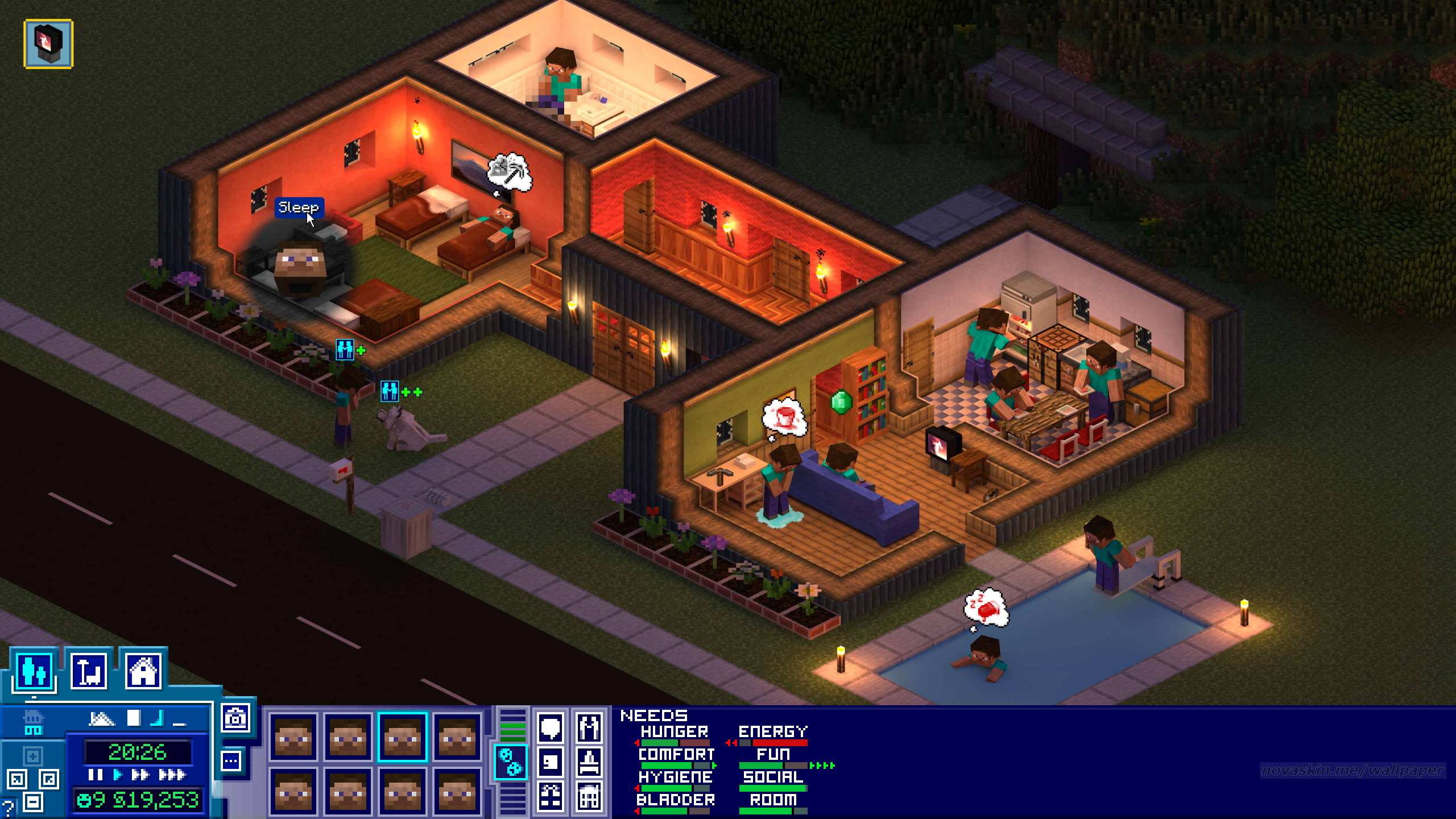Viewport: 1456px width, 819px height.
Task: Open the gift box inventory panel
Action: (550, 795)
